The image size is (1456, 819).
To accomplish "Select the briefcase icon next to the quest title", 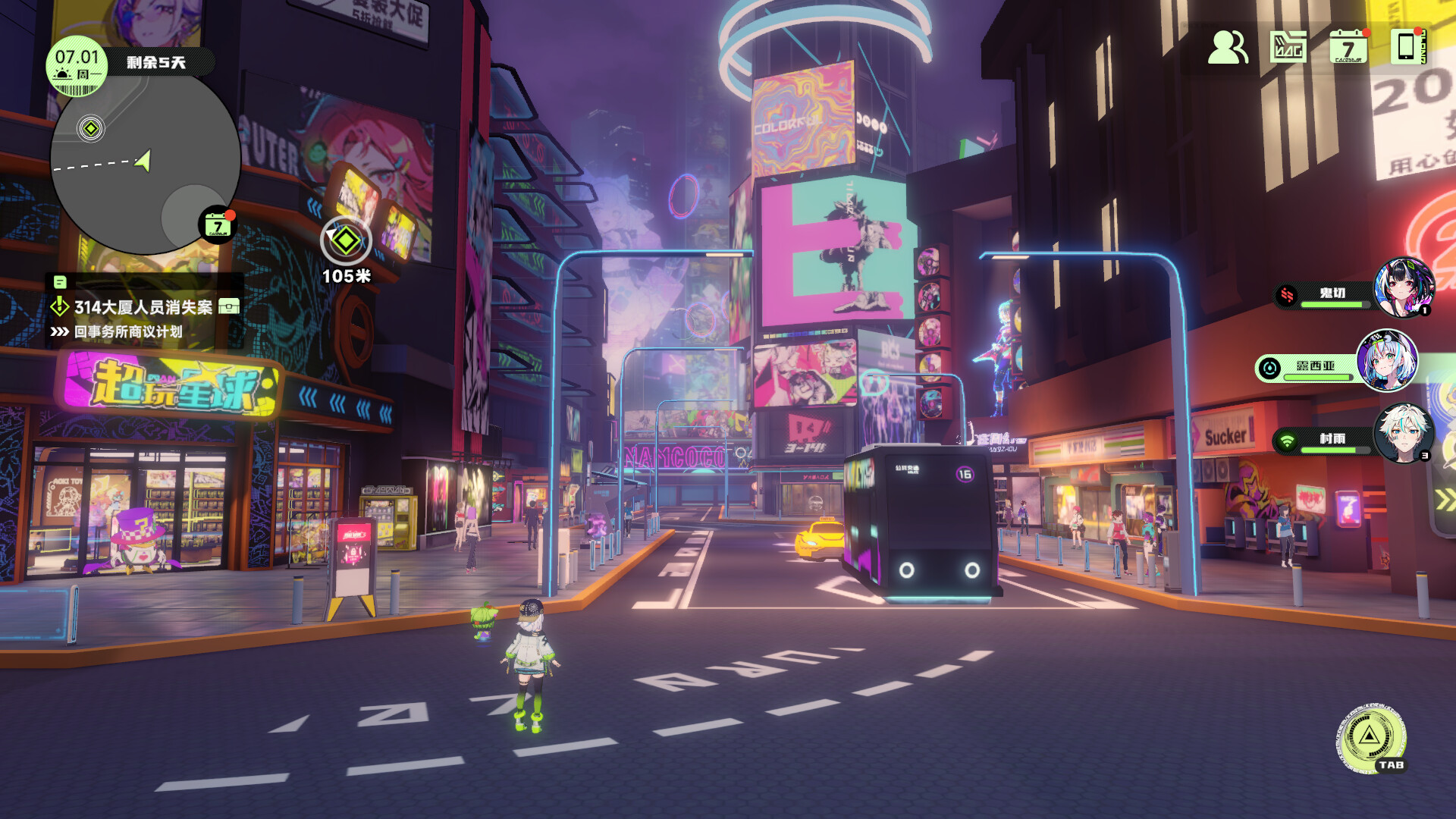I will pos(229,306).
